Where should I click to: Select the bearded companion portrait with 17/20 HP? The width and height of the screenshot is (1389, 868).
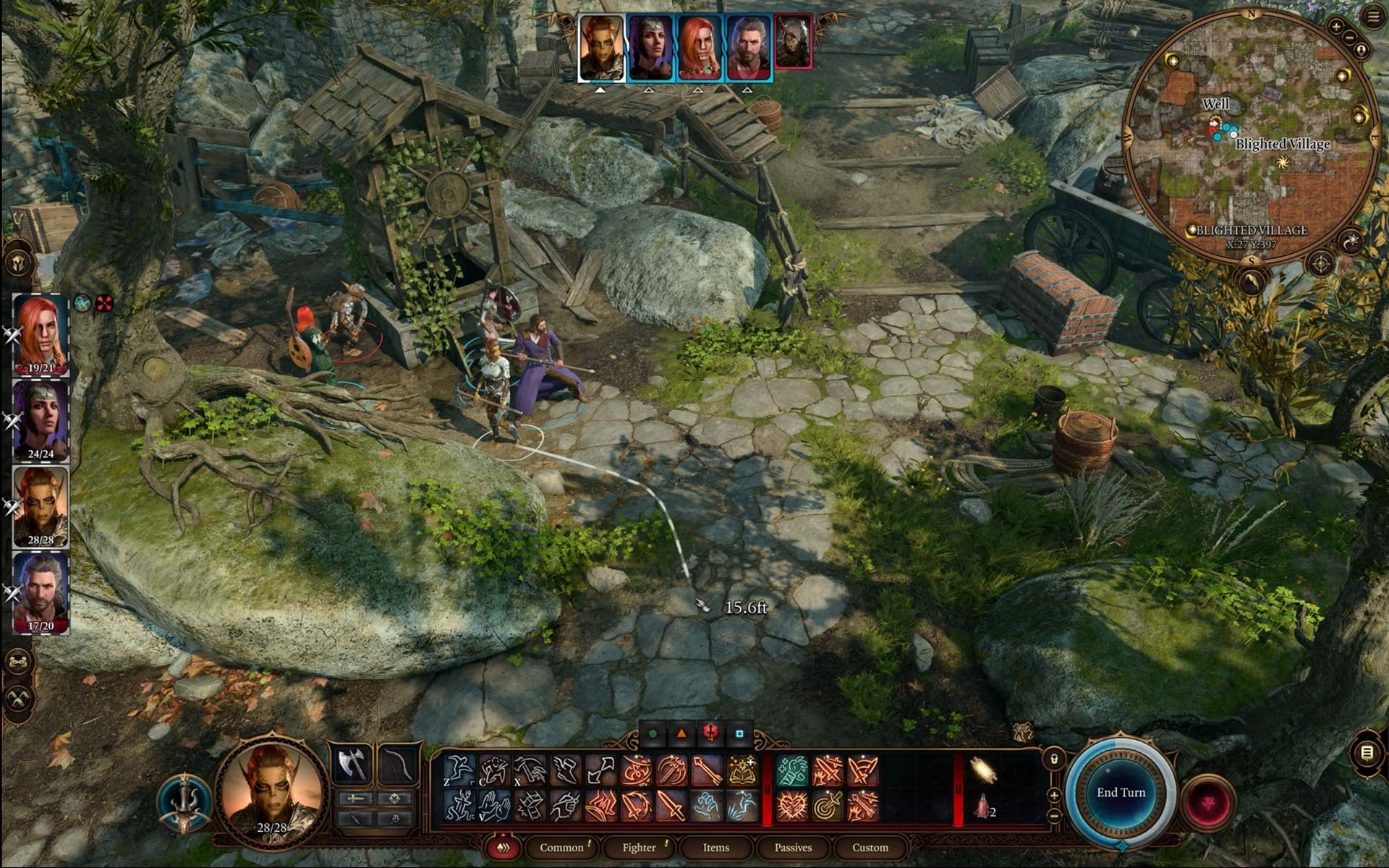pyautogui.click(x=41, y=592)
